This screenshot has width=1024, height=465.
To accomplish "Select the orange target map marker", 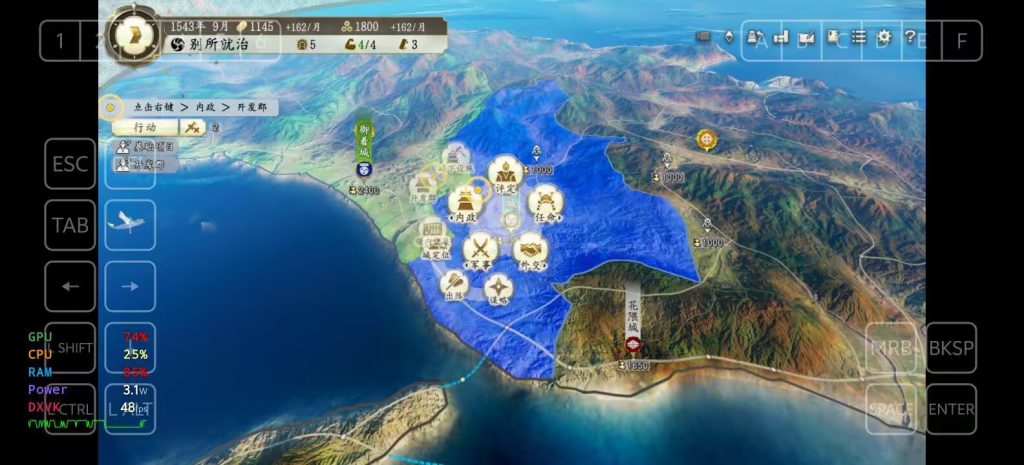I will coord(707,139).
